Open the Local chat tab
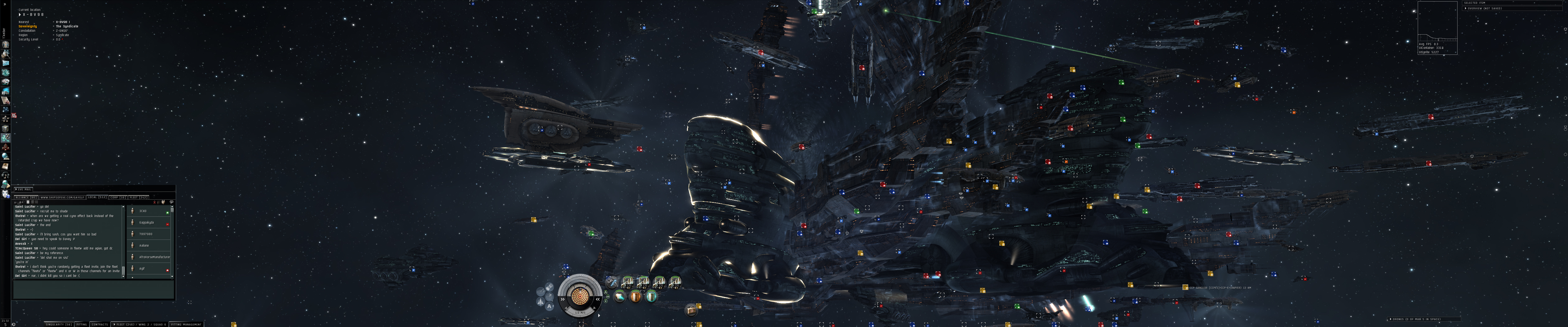This screenshot has height=327, width=1568. [97, 197]
